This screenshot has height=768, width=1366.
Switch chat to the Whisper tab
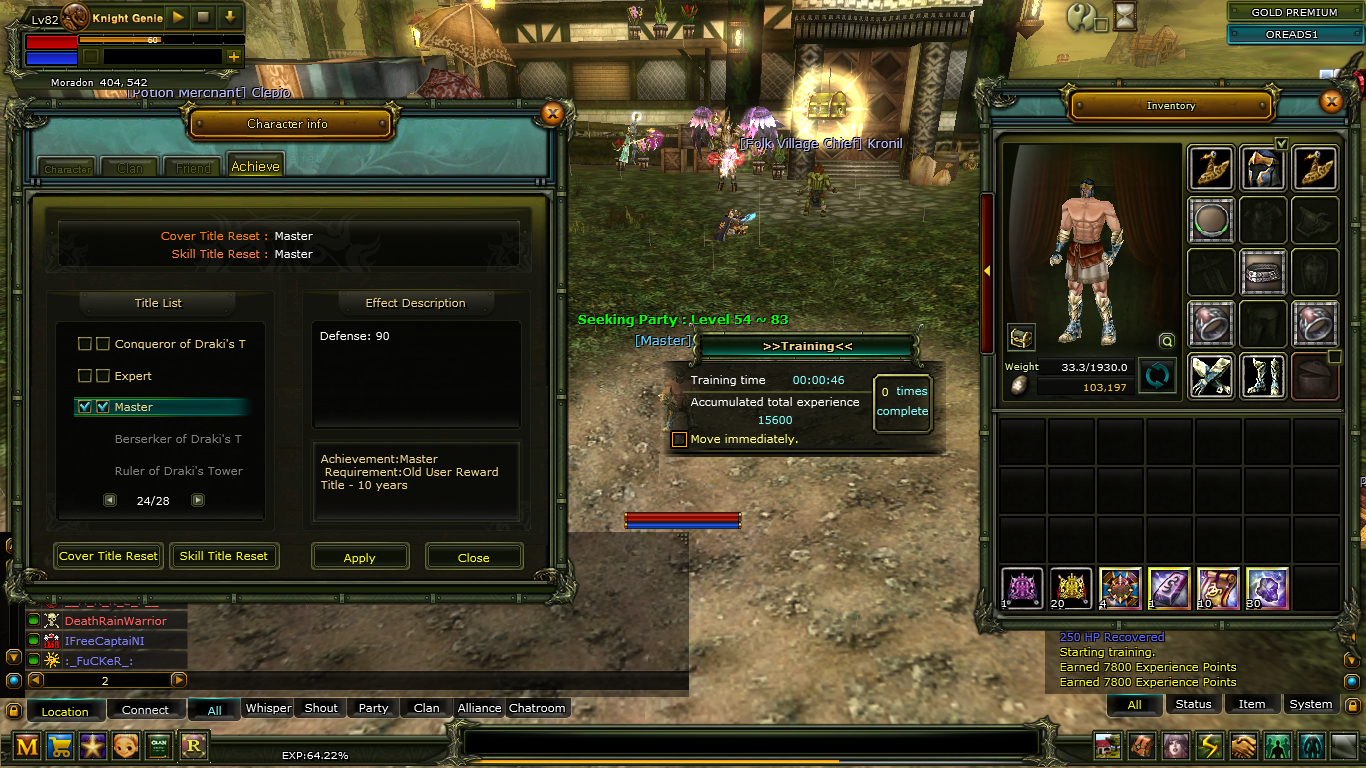pyautogui.click(x=269, y=708)
